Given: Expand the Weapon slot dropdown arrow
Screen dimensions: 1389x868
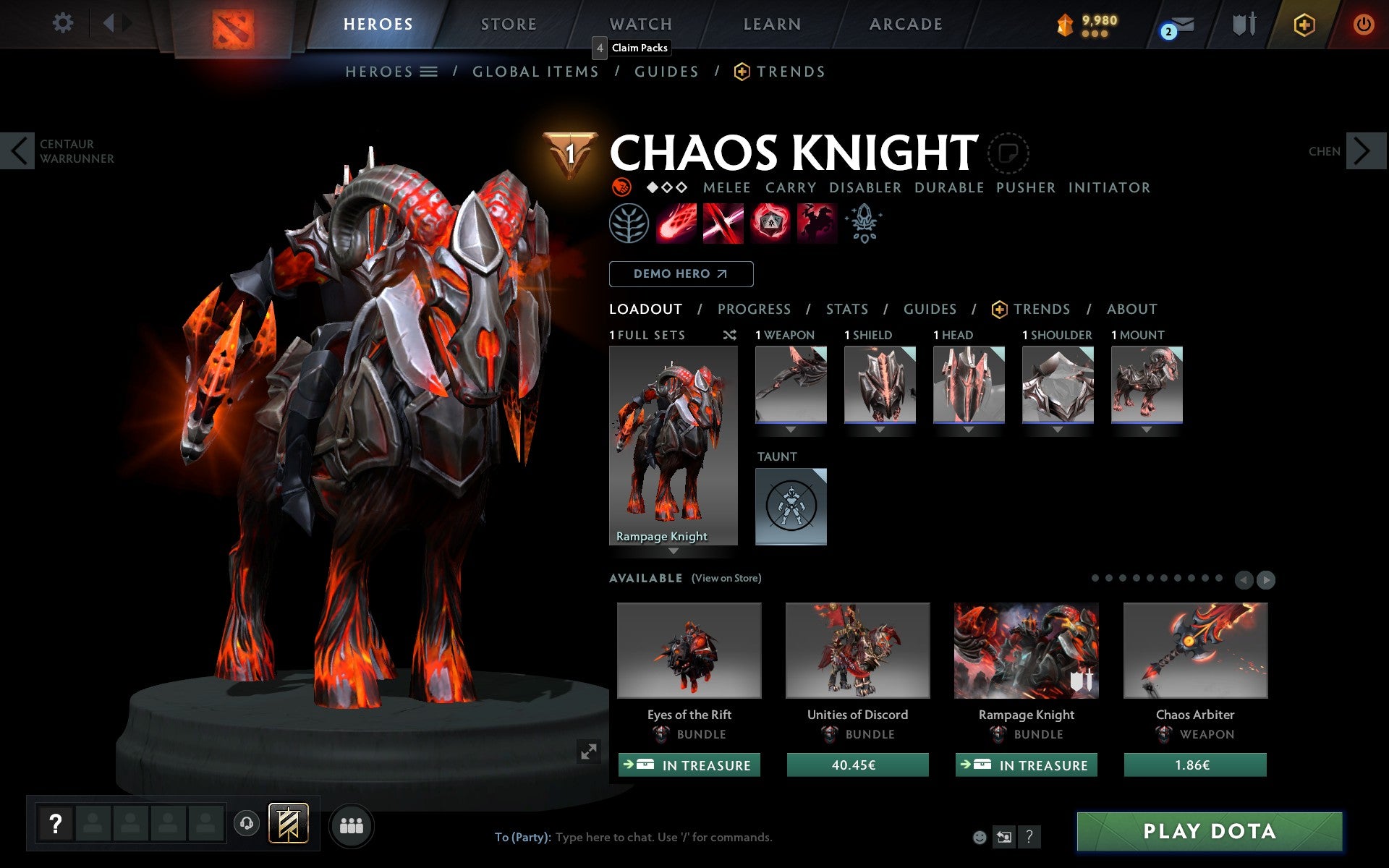Looking at the screenshot, I should click(x=790, y=428).
